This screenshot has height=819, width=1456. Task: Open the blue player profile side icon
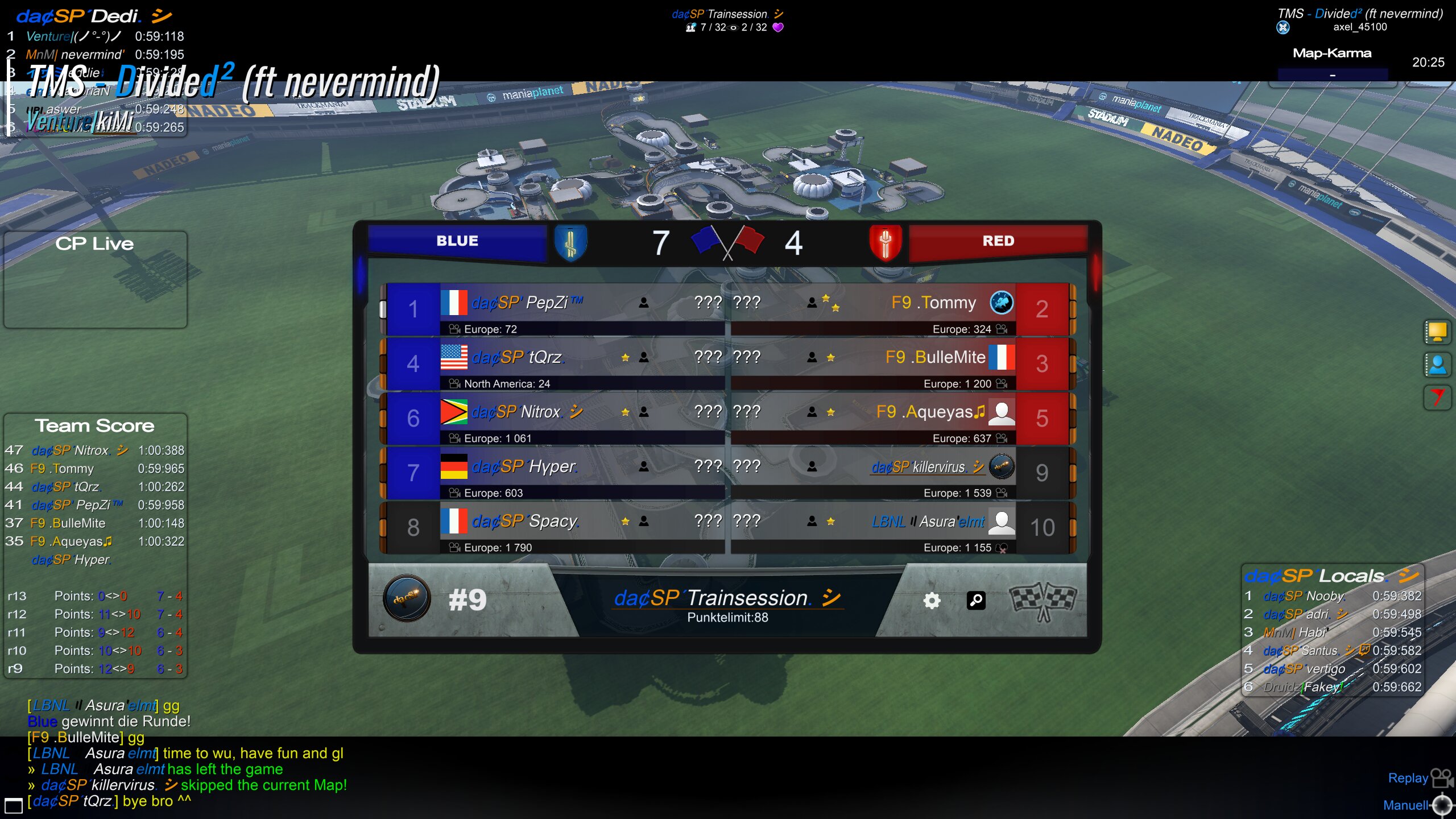point(1437,365)
